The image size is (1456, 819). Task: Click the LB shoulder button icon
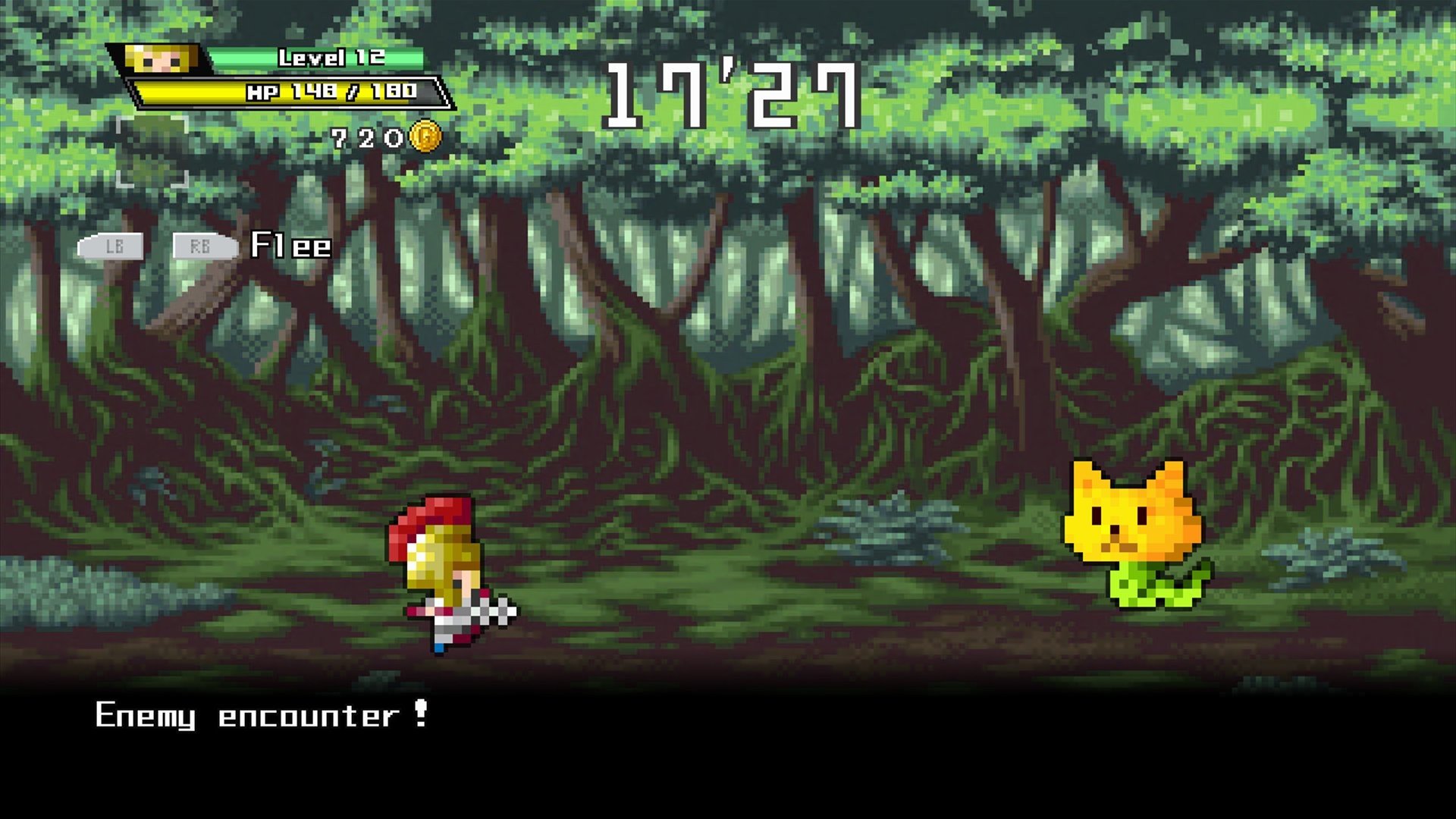pos(112,245)
